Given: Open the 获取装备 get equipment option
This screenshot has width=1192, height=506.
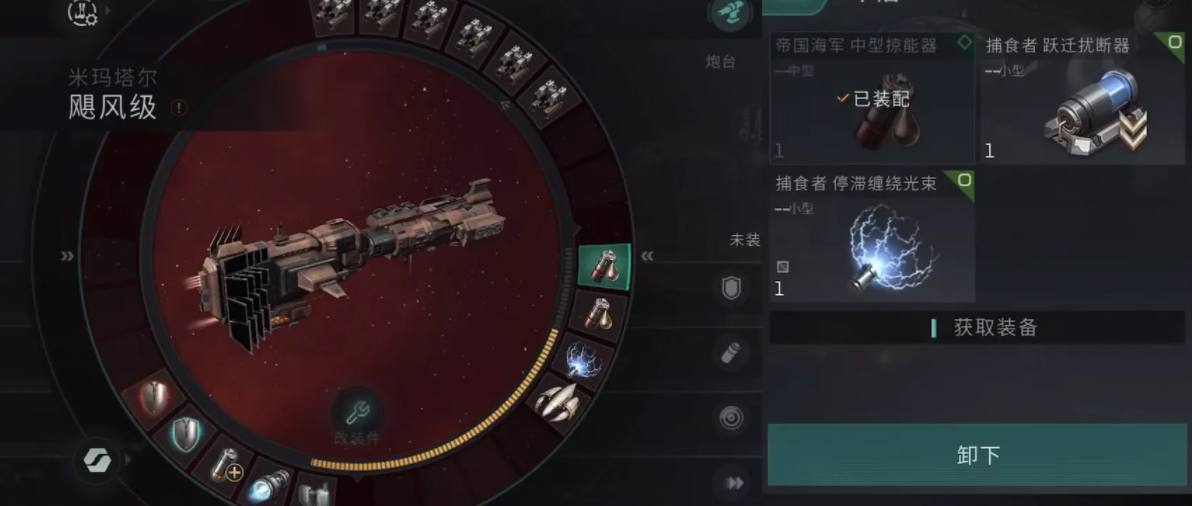Looking at the screenshot, I should pyautogui.click(x=977, y=328).
